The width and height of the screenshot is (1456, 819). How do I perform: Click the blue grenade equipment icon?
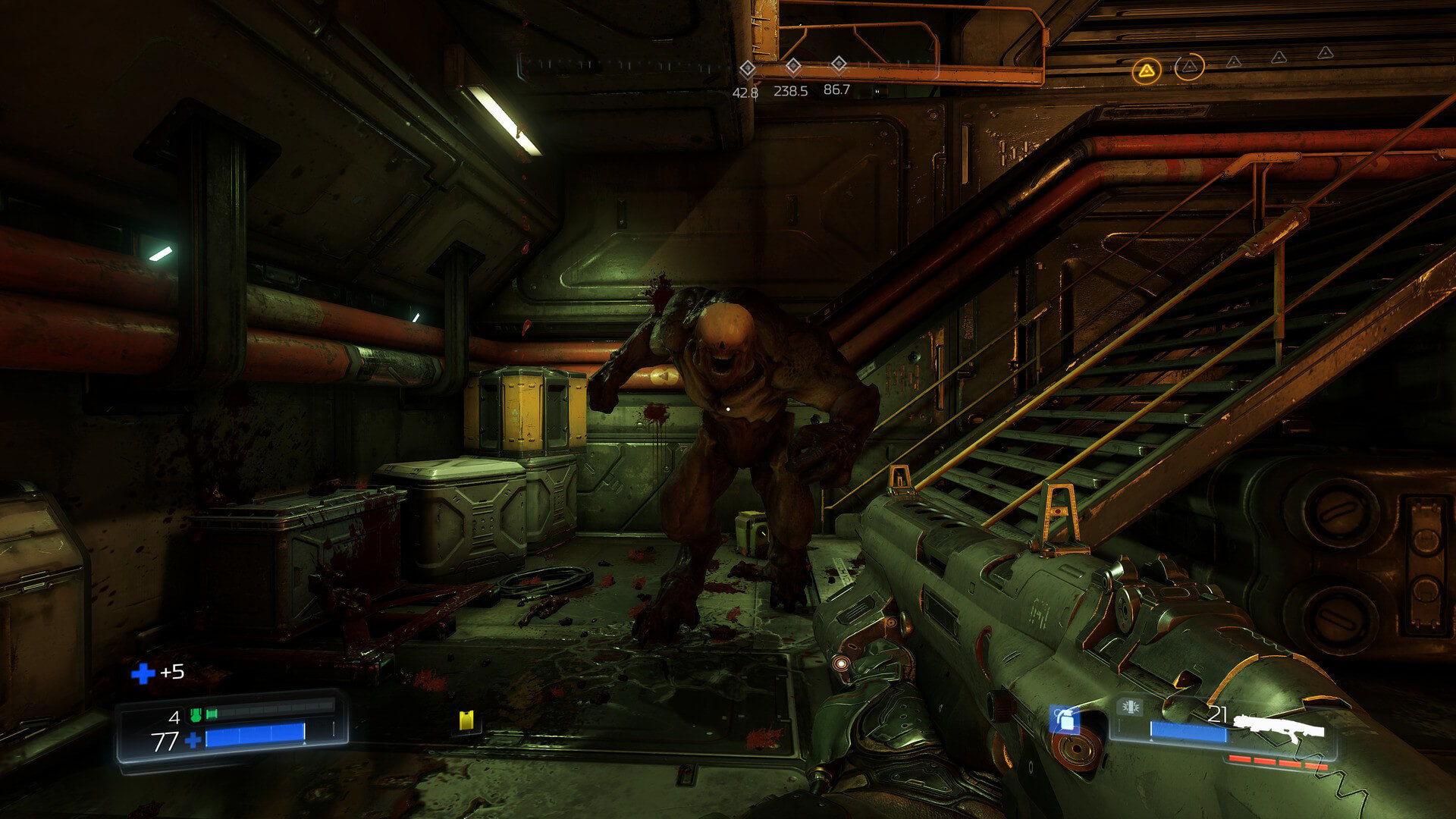pos(1065,718)
